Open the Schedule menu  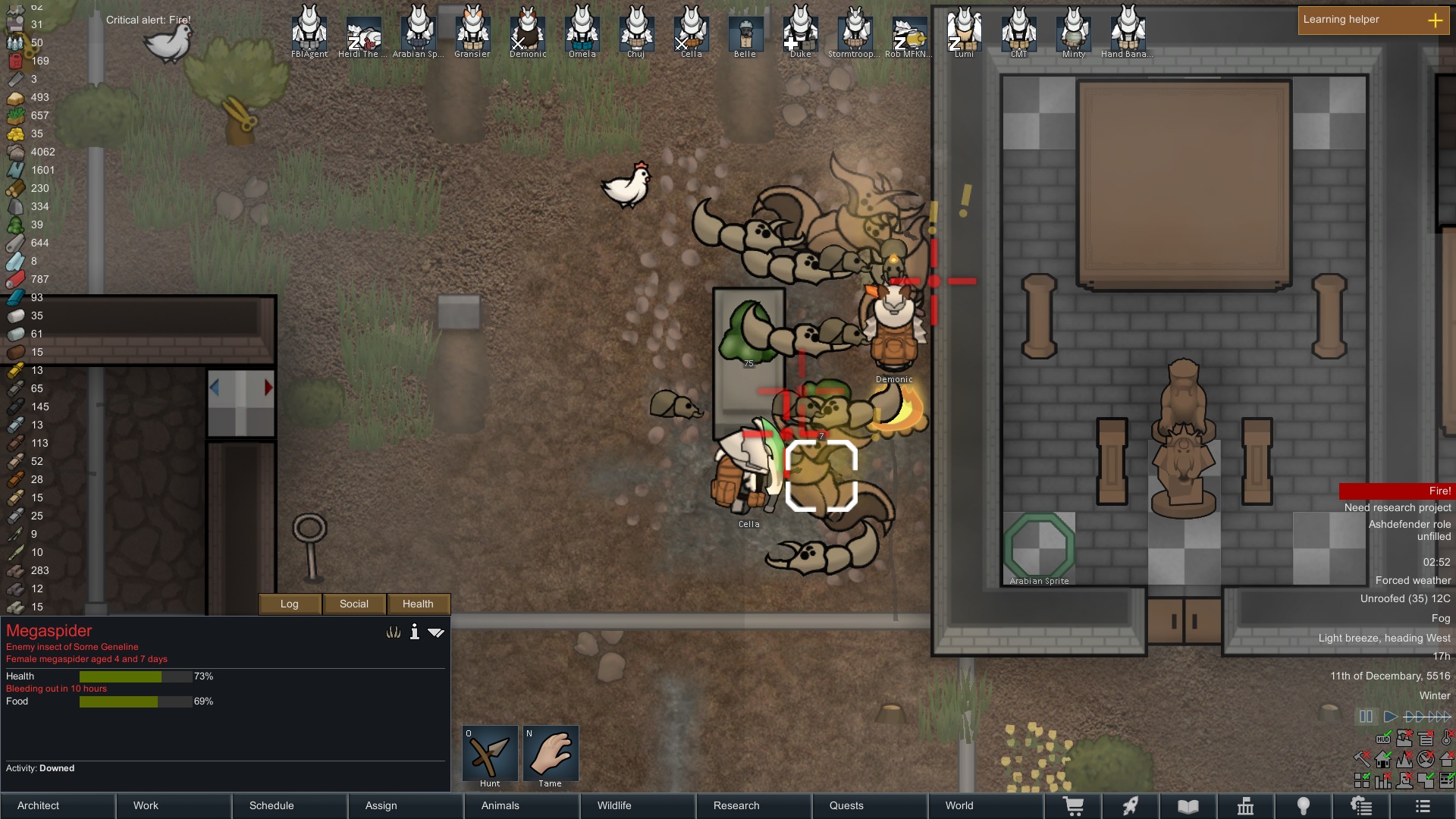pos(290,805)
